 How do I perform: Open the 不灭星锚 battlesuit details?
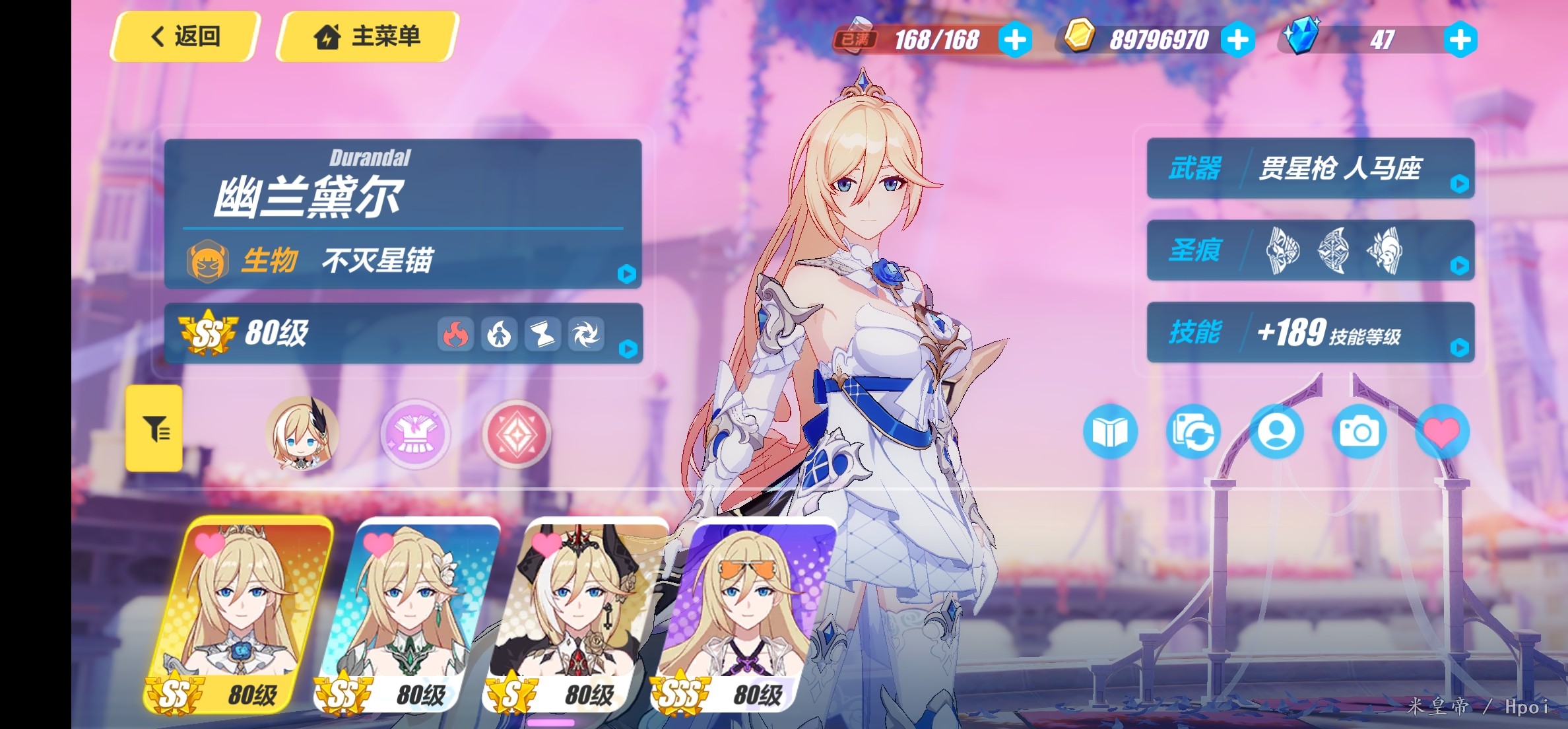[x=403, y=261]
